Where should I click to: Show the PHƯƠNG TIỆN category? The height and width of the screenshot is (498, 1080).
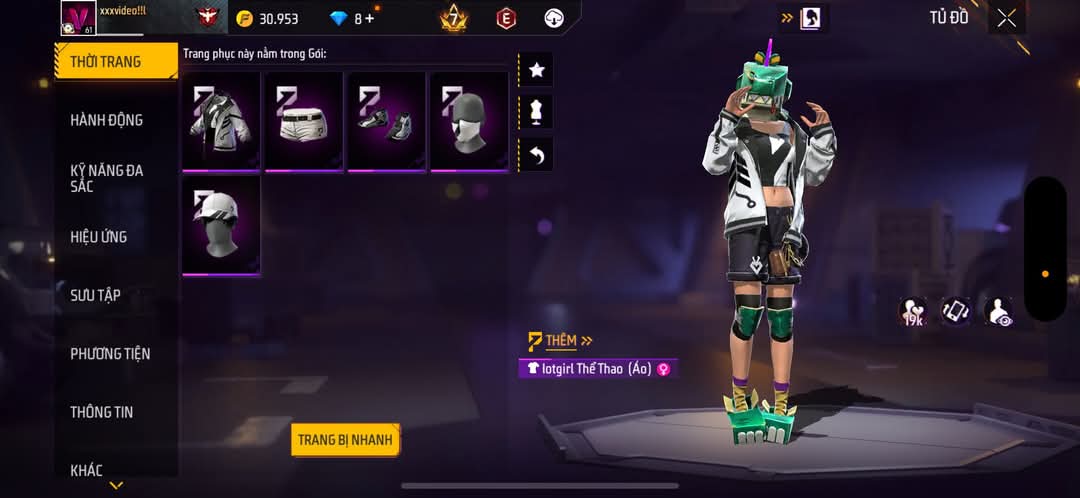click(x=110, y=353)
